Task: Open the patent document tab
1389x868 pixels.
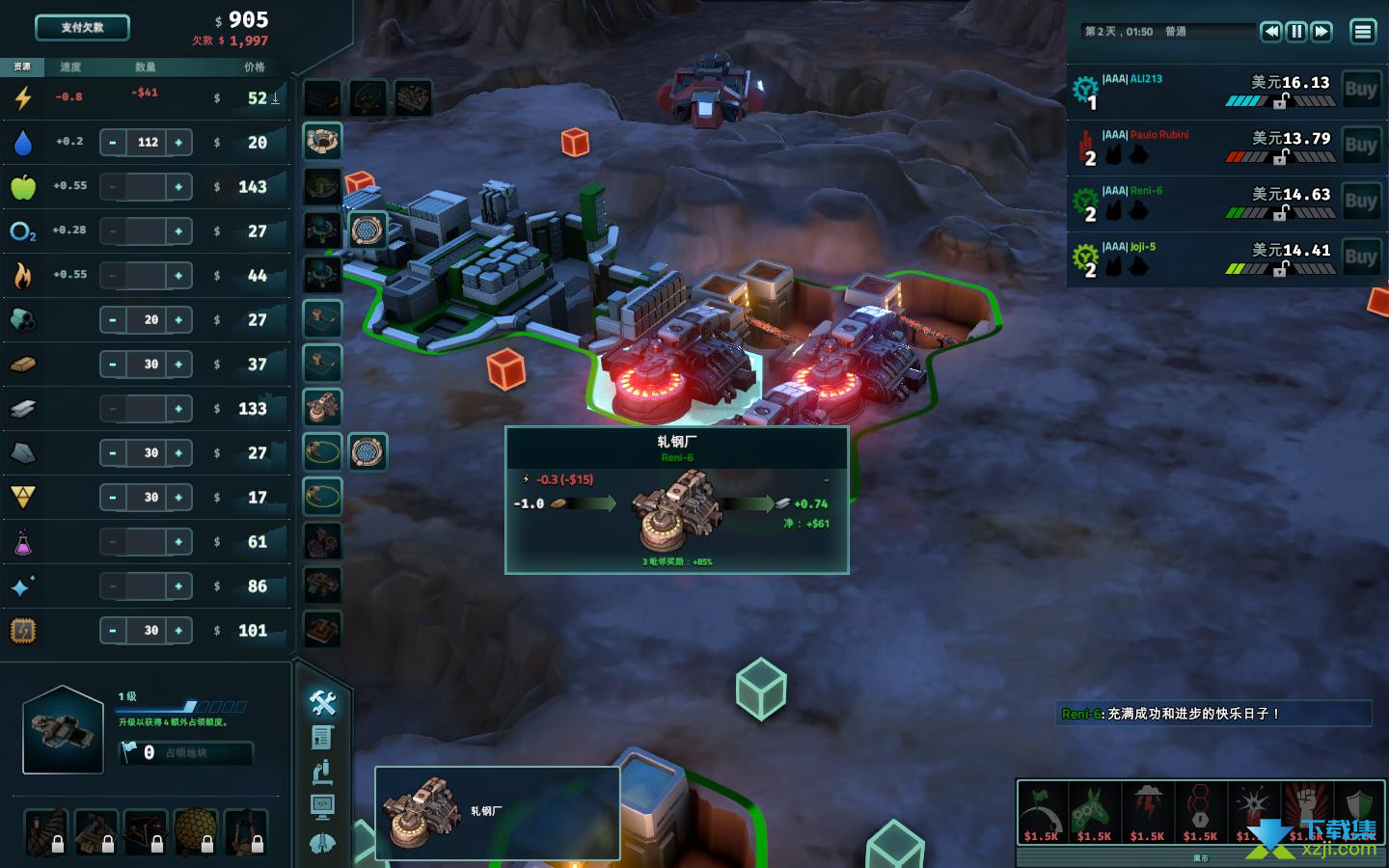Action: (323, 738)
